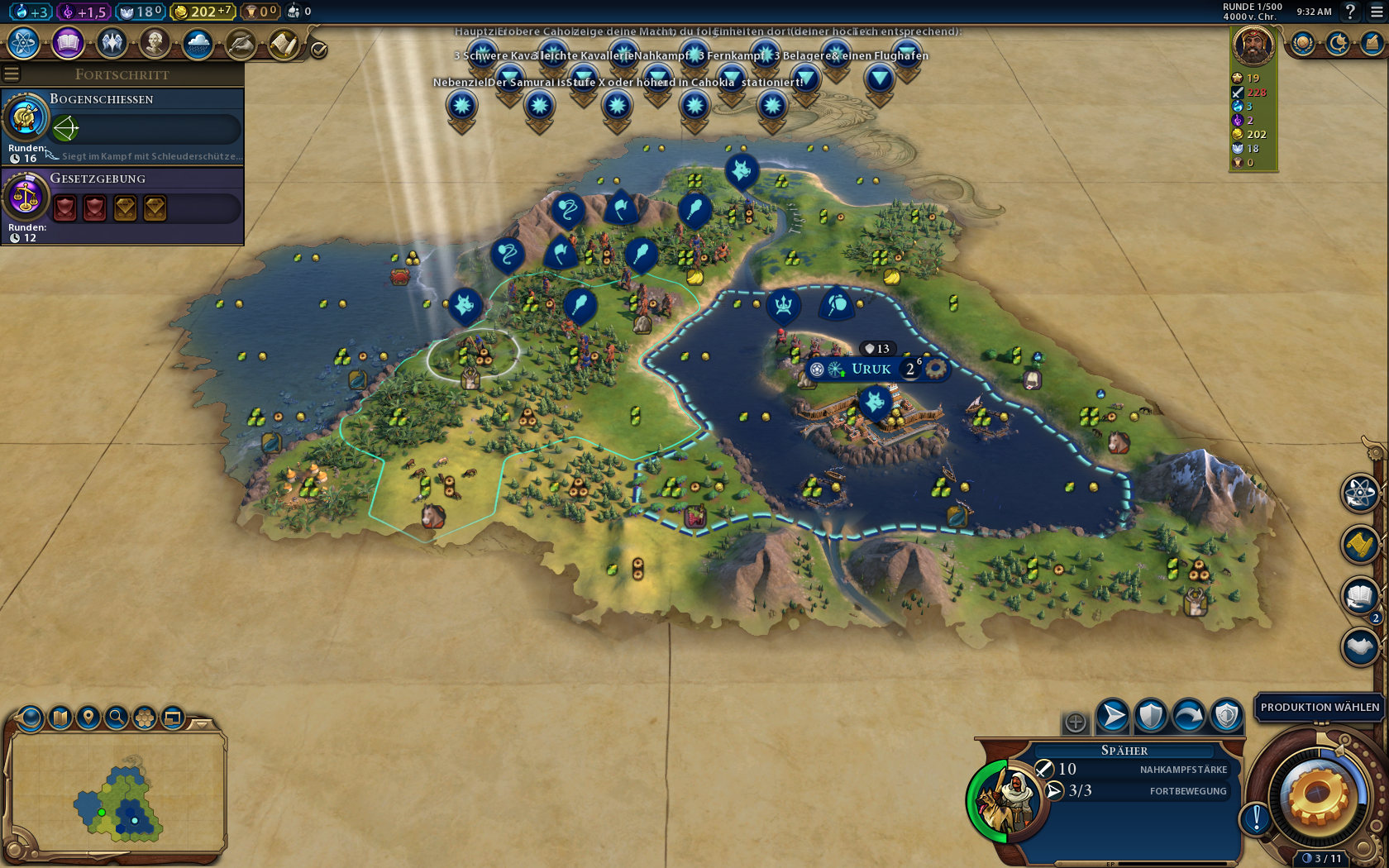Open the hexagon map options button
The image size is (1389, 868).
145,717
